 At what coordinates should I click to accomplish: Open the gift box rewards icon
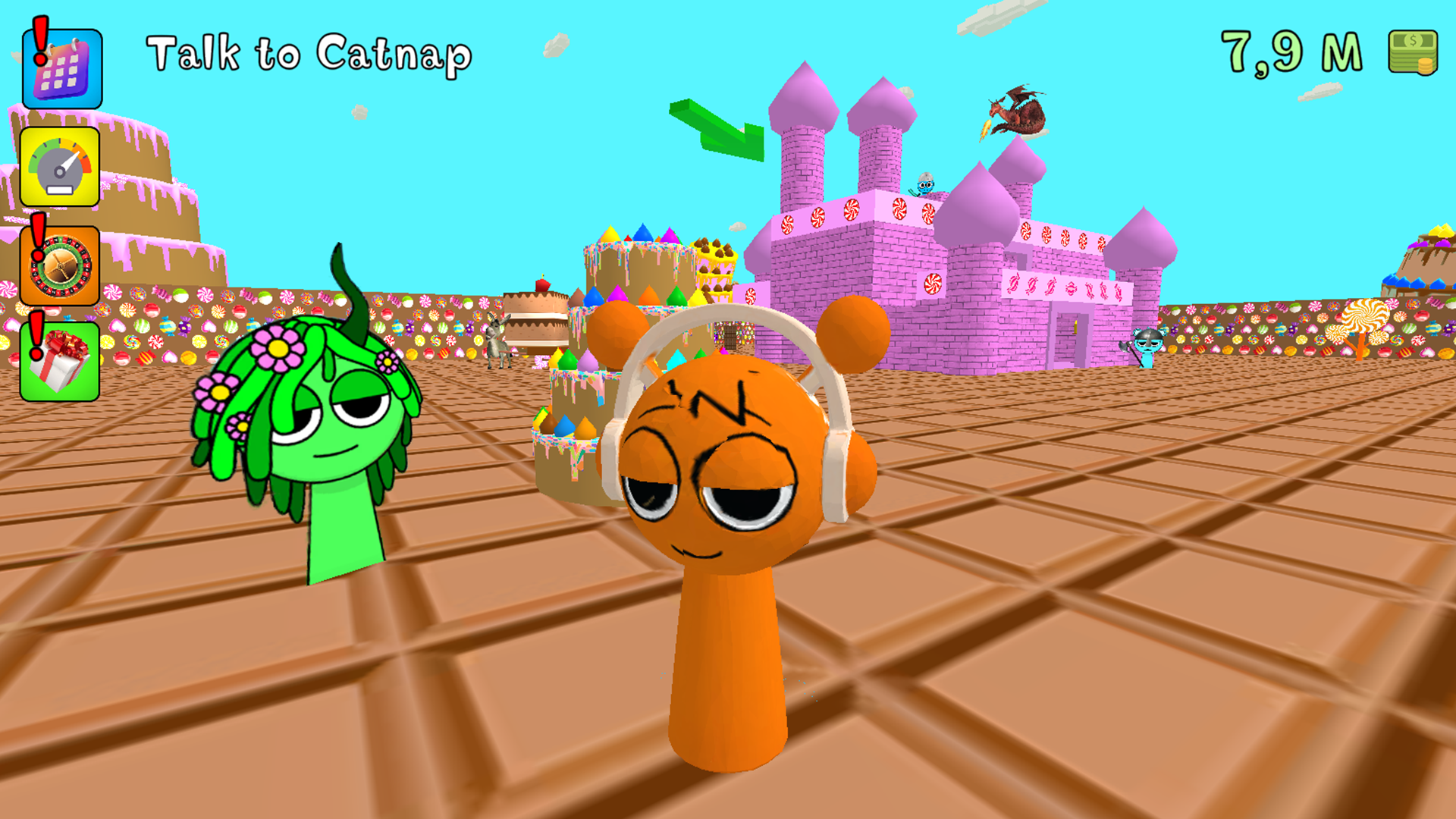(62, 362)
